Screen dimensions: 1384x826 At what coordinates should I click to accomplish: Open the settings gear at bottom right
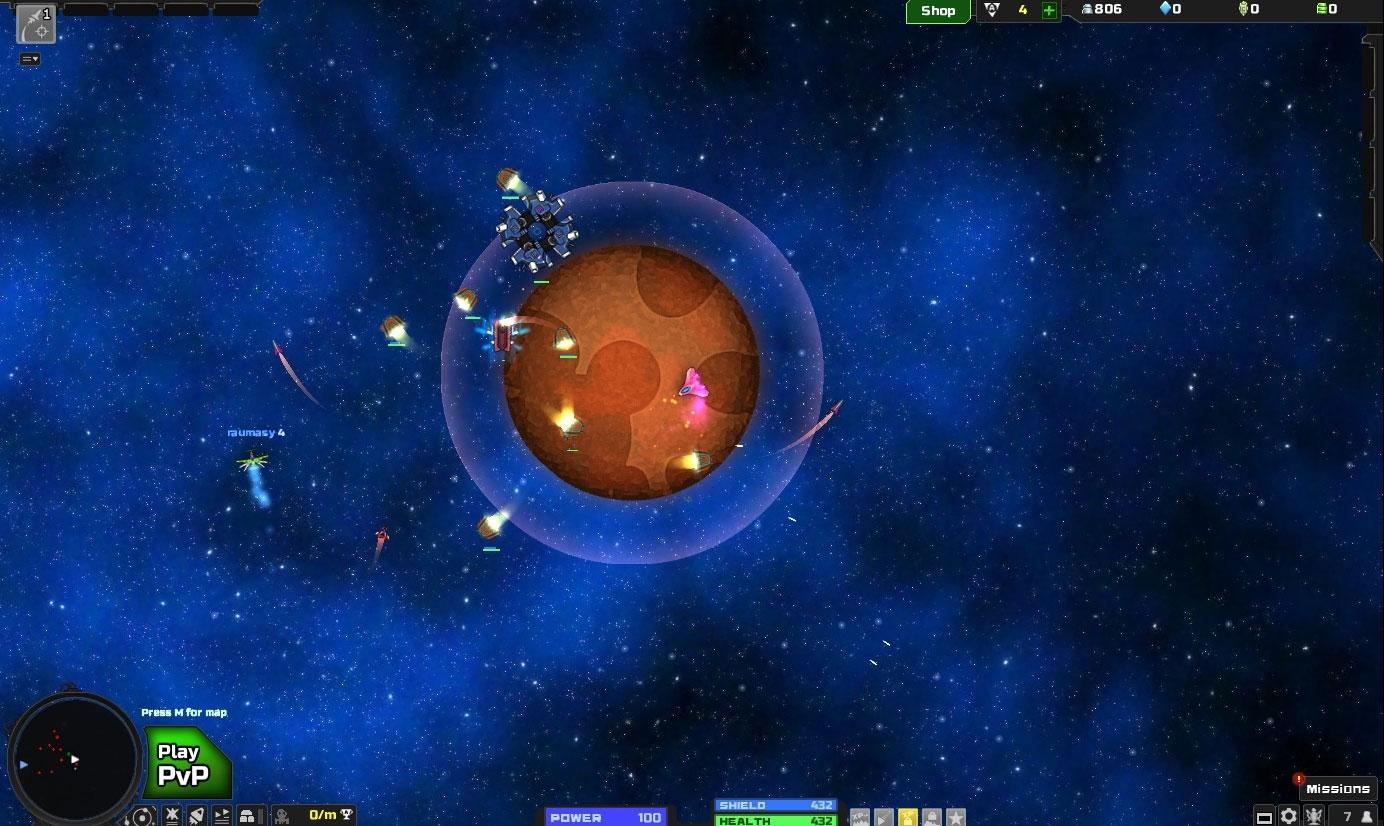point(1288,817)
